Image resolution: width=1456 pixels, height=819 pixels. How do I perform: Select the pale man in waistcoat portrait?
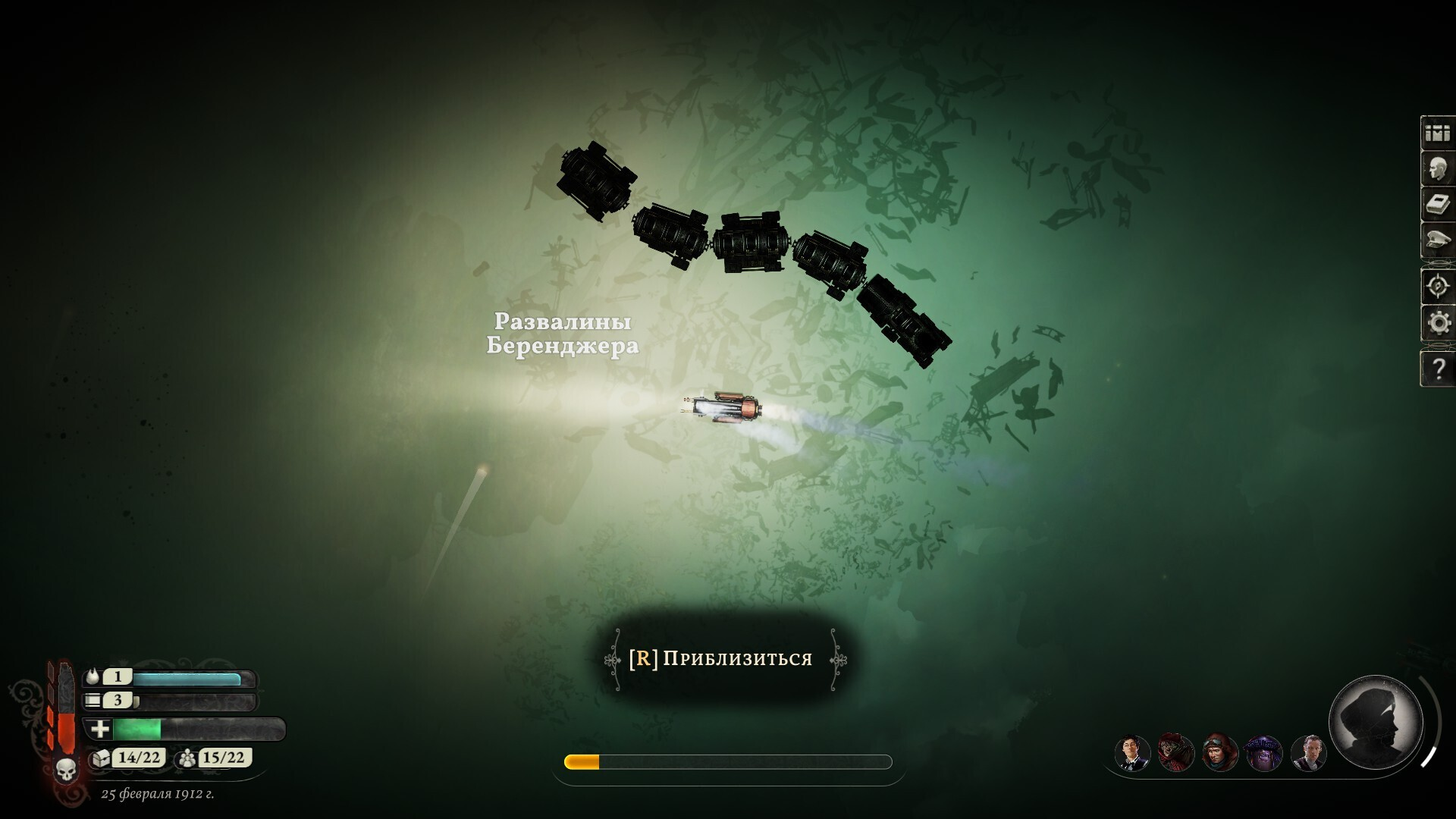point(1308,753)
